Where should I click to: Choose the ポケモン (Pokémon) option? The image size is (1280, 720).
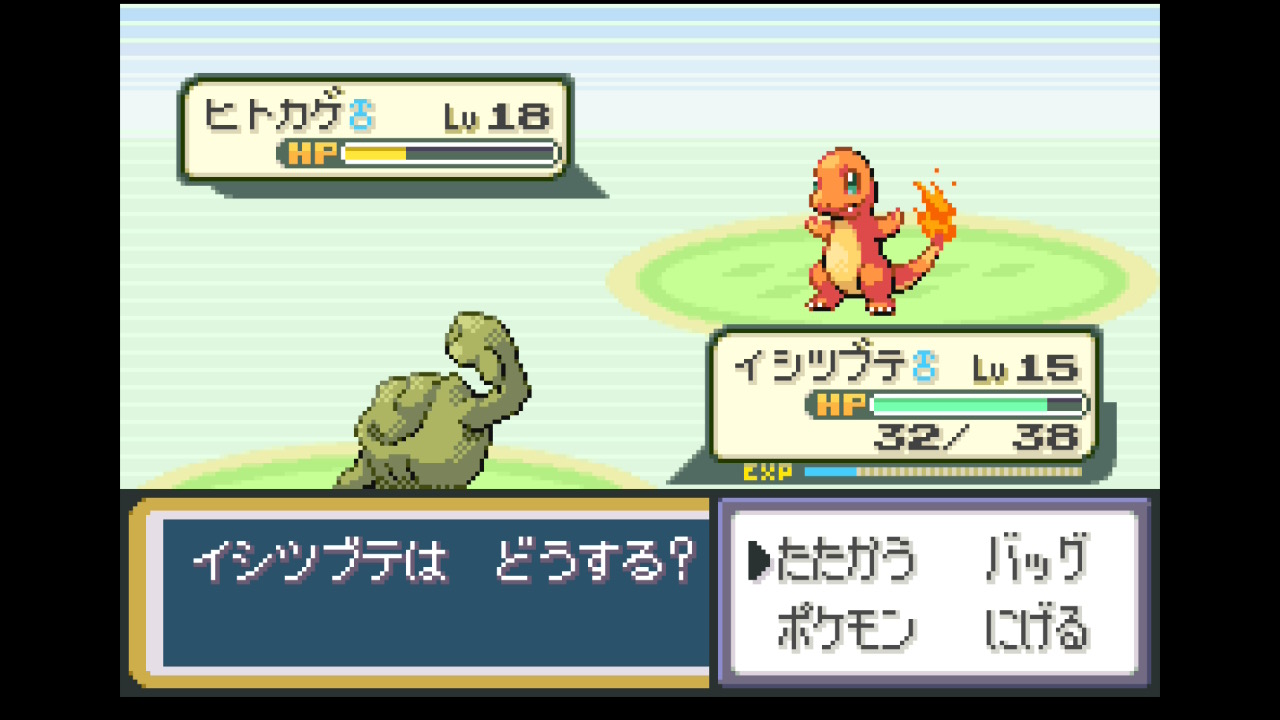(845, 630)
